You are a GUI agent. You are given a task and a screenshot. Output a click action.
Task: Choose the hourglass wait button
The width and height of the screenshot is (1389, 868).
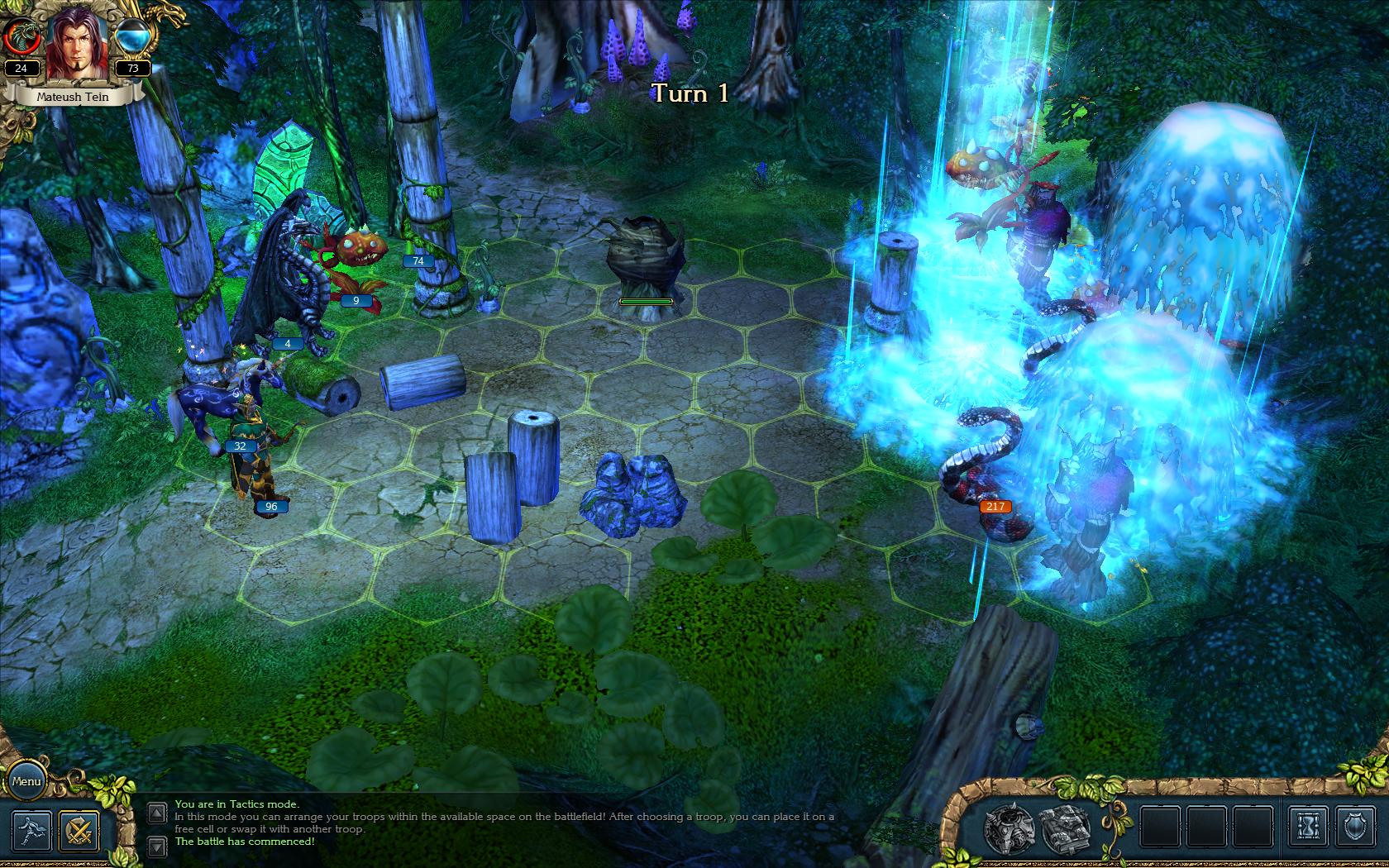coord(1308,827)
